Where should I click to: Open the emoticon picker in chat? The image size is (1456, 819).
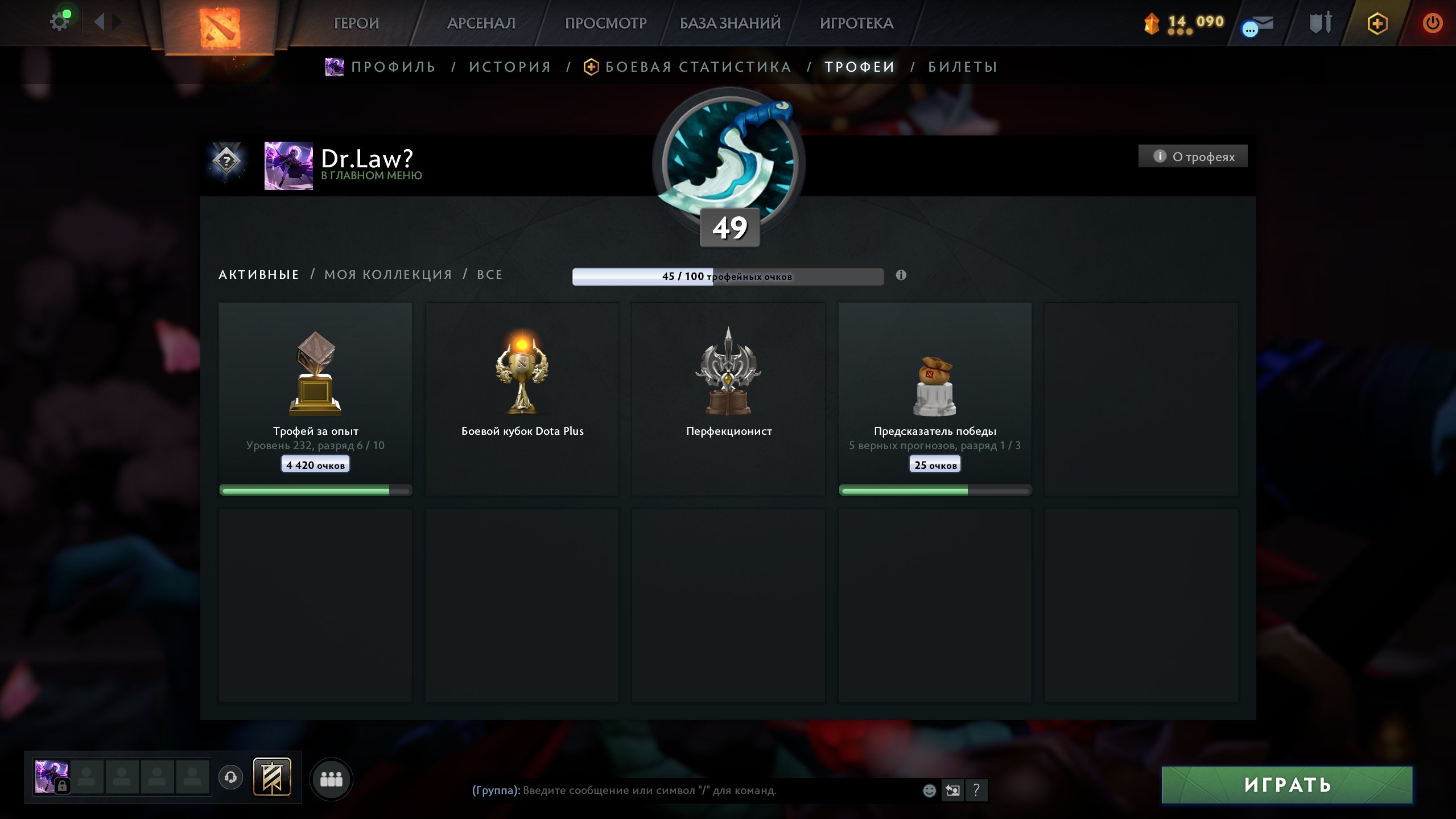(x=929, y=791)
